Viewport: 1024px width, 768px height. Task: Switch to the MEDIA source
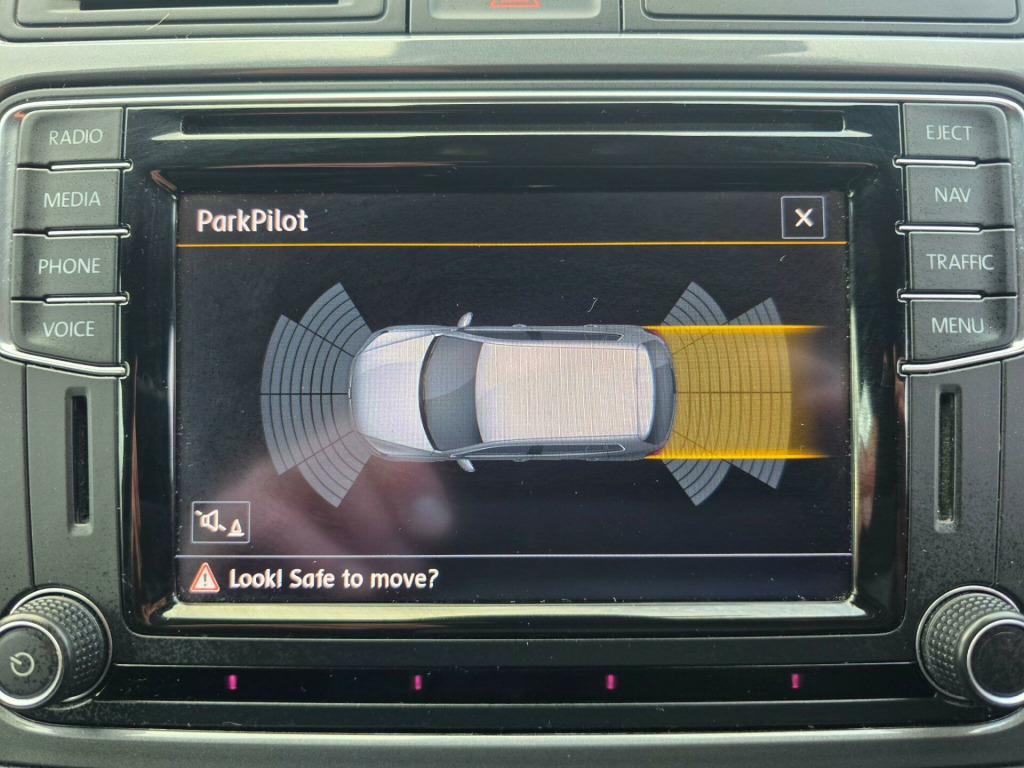pyautogui.click(x=71, y=199)
